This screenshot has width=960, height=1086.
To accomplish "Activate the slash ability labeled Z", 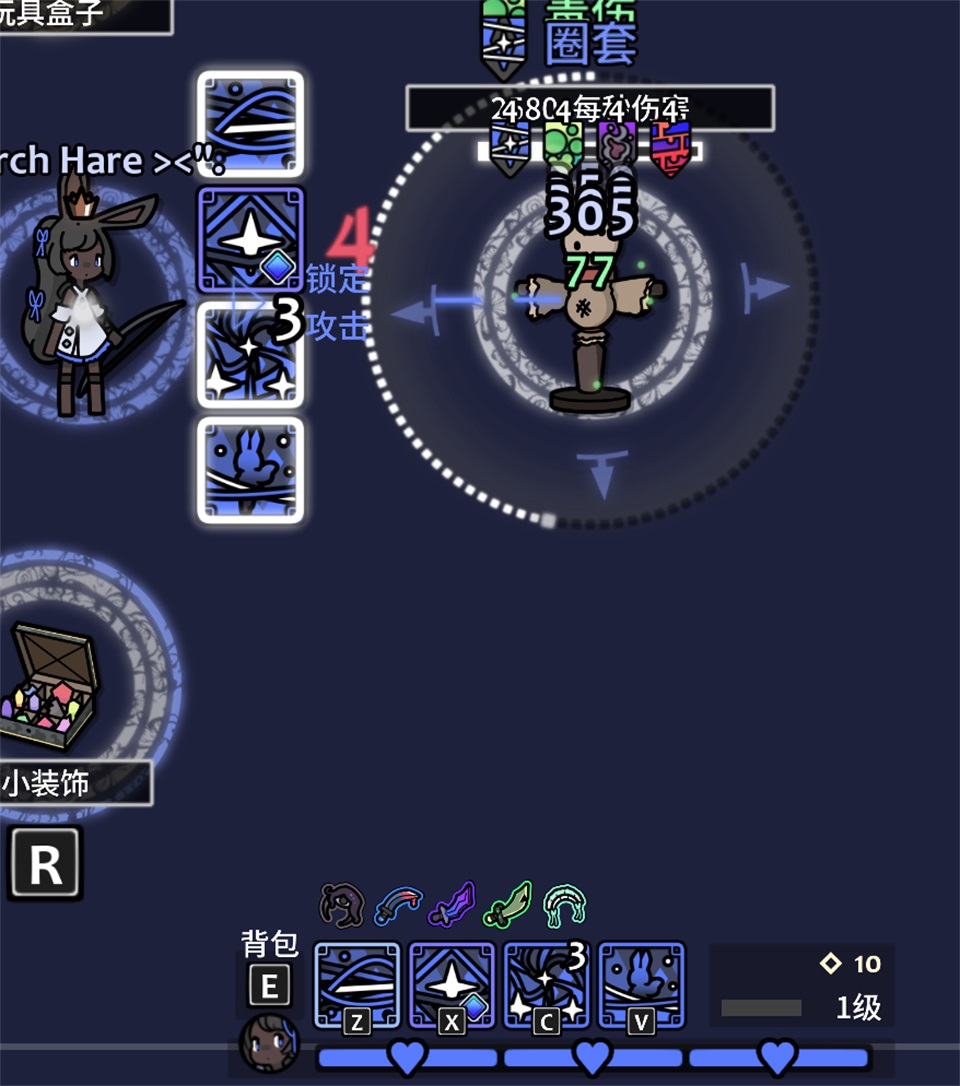I will tap(357, 985).
